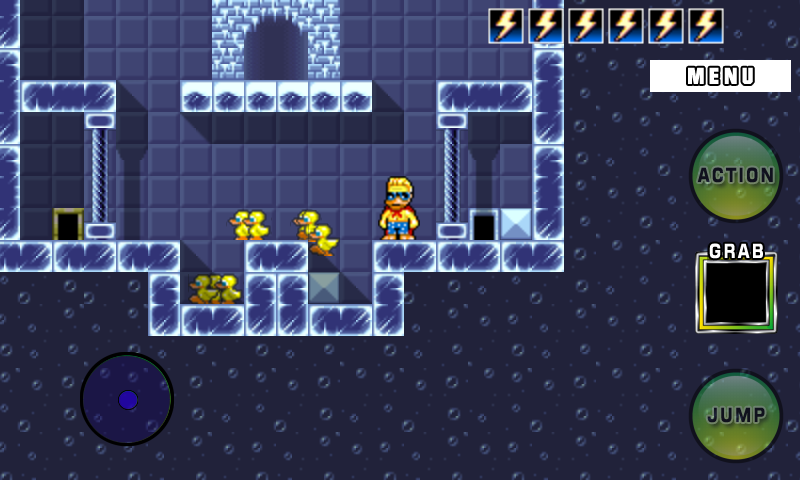The width and height of the screenshot is (800, 480).
Task: Tap the virtual joystick pad
Action: coord(127,399)
